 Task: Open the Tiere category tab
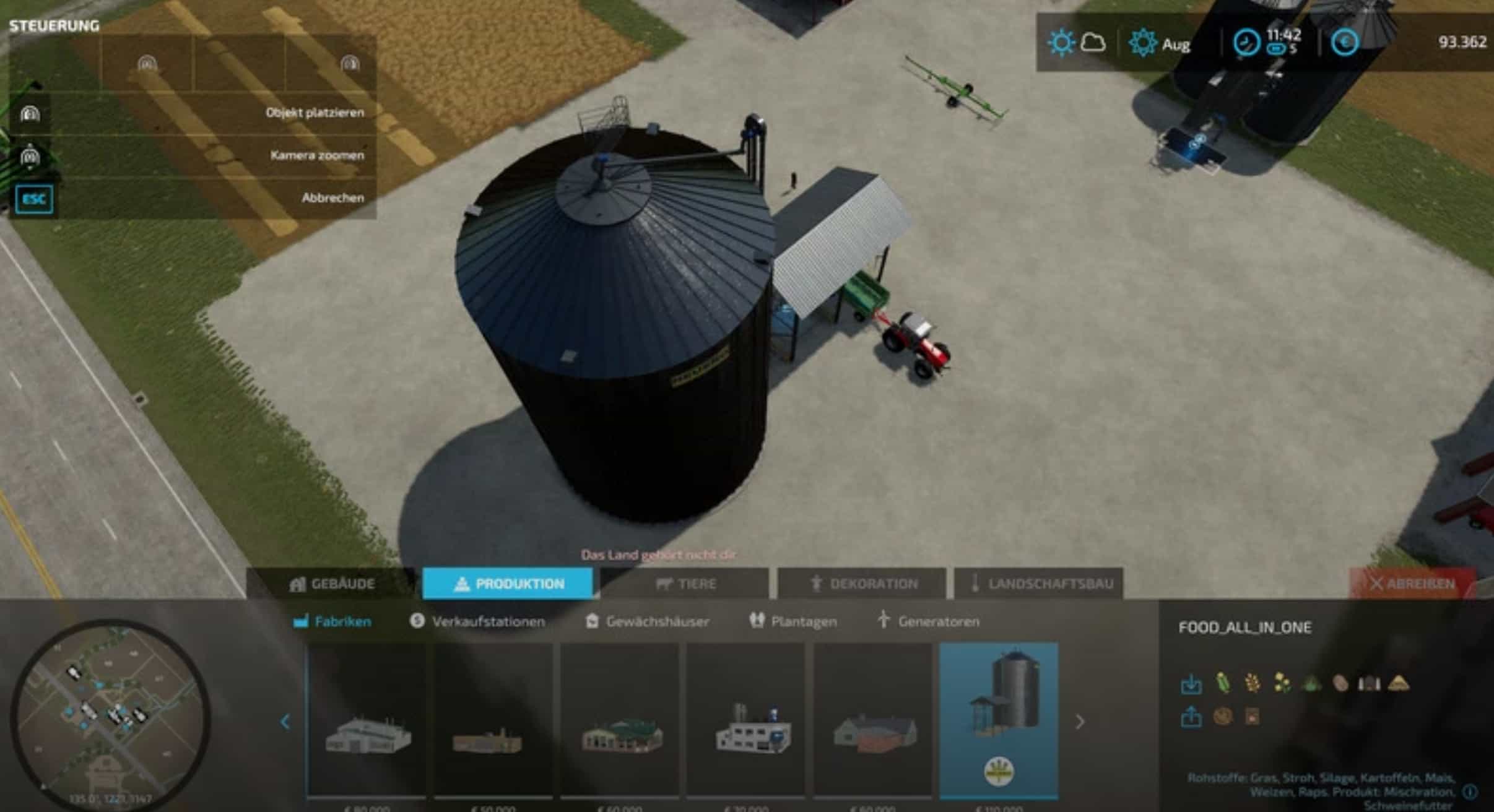tap(685, 584)
